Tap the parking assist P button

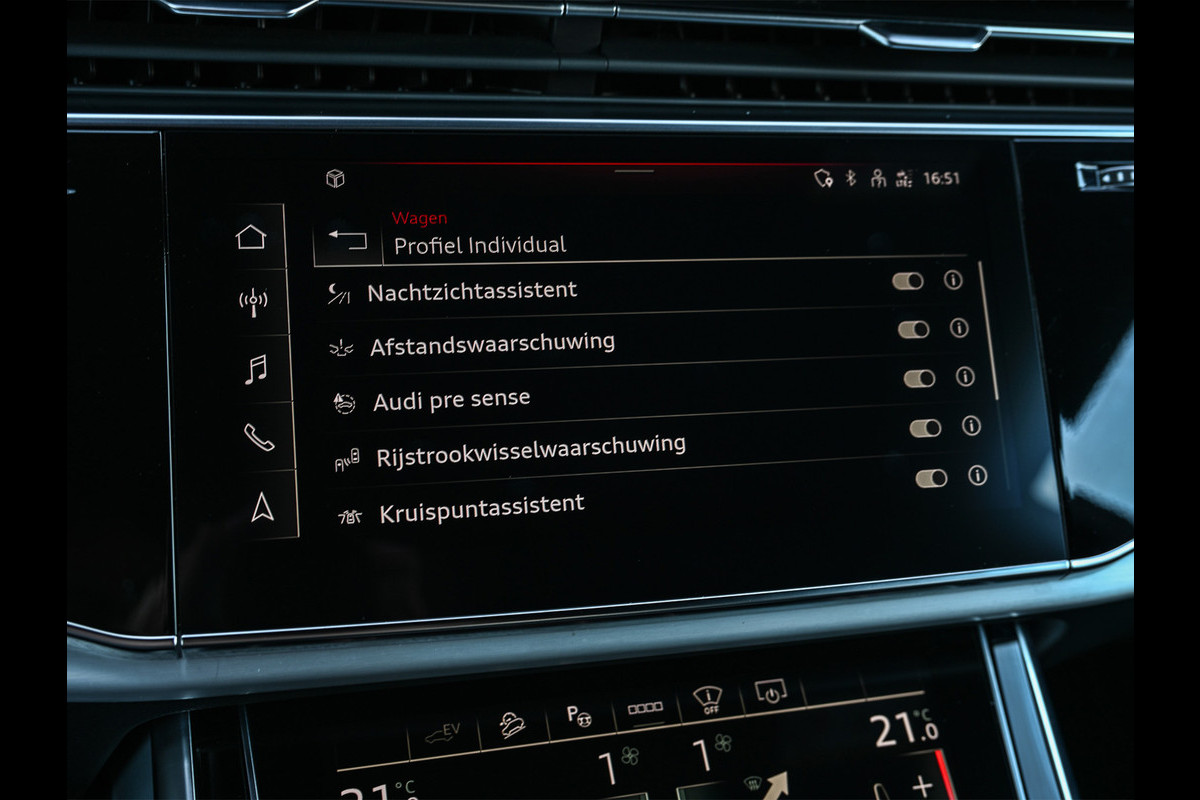point(578,715)
